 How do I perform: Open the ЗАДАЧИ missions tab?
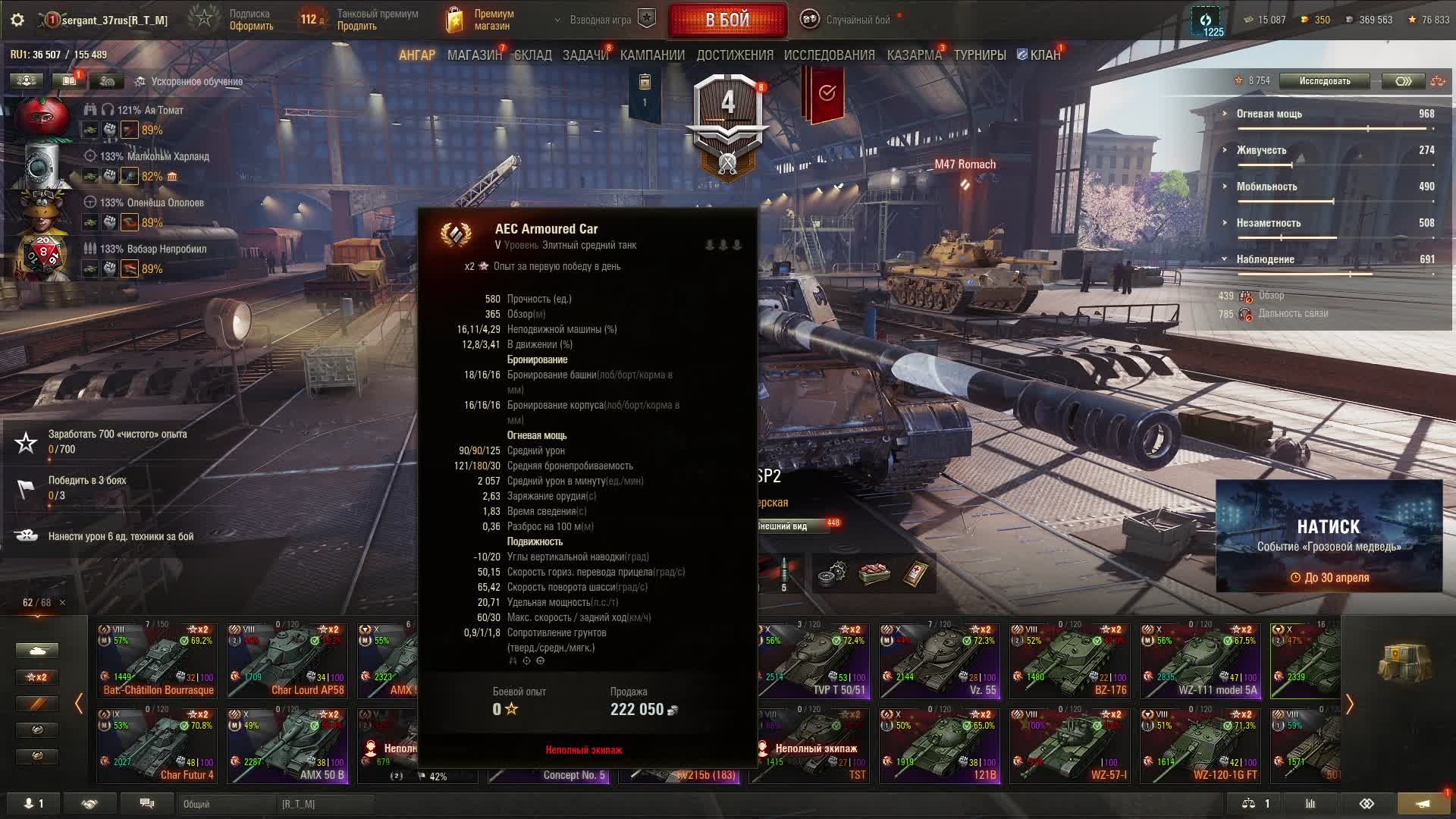click(x=585, y=55)
